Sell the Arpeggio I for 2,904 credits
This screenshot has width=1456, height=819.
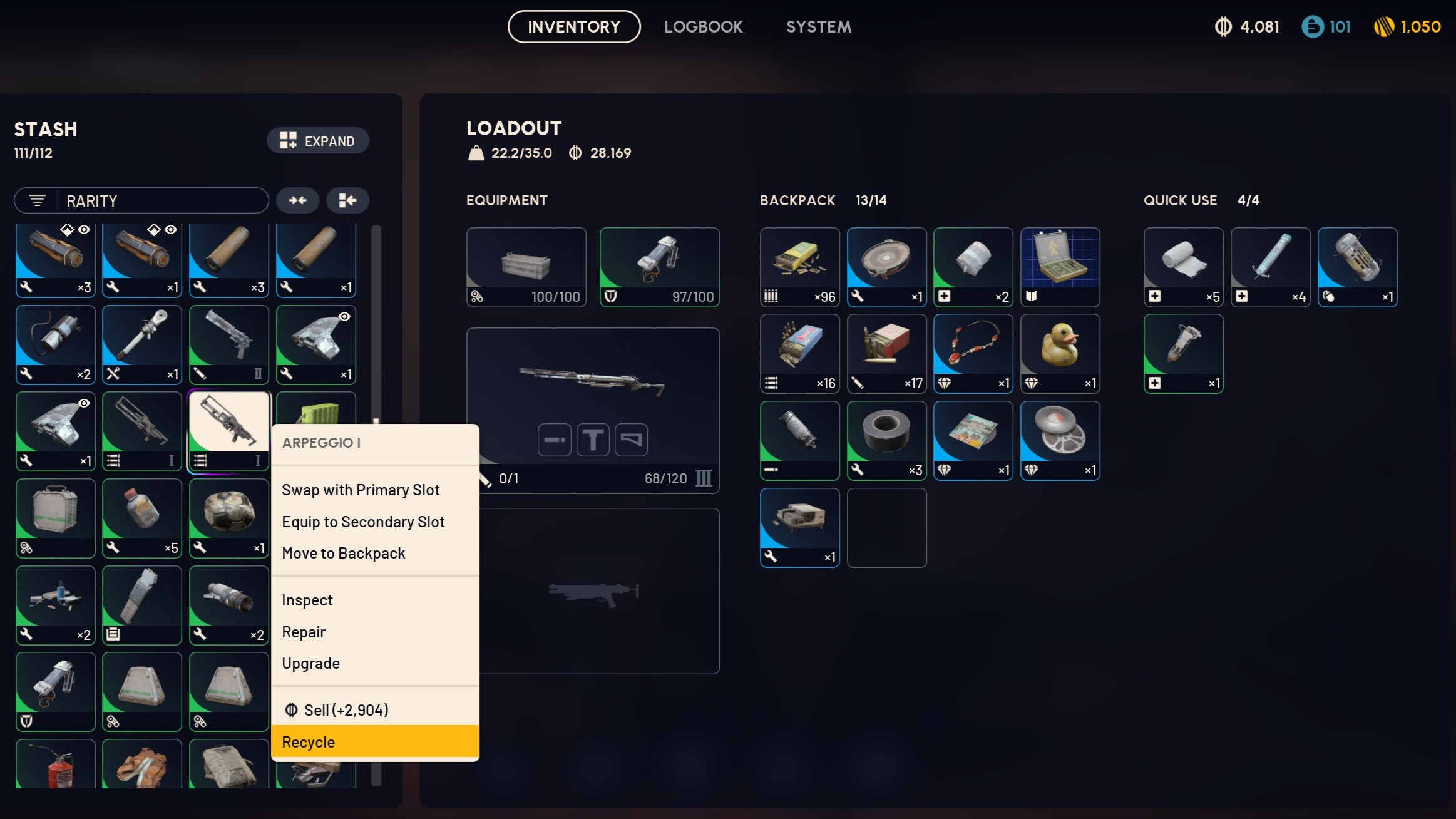pyautogui.click(x=346, y=709)
